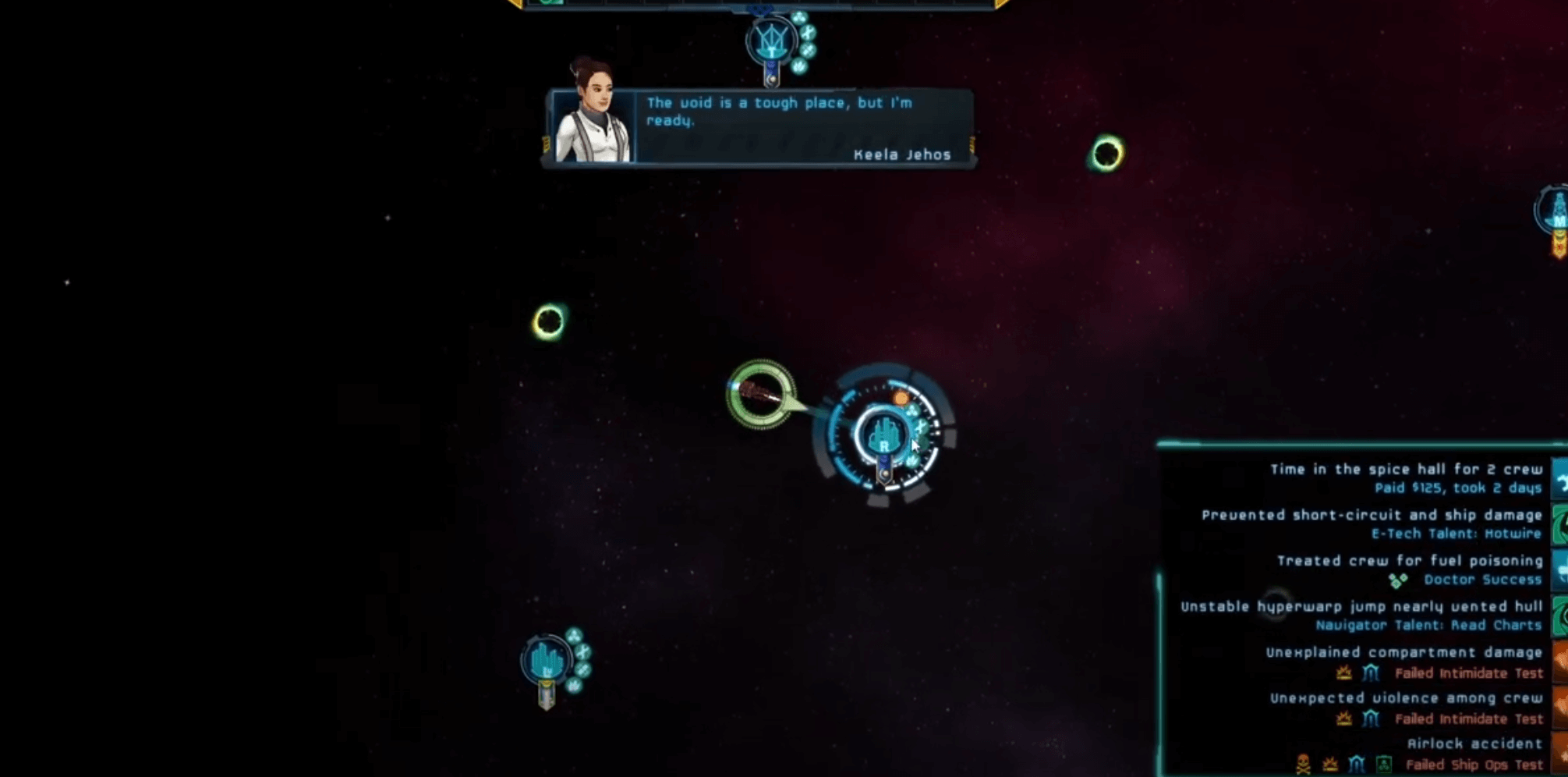
Task: Click the crown icon under Unexplained compartment damage
Action: pos(1344,672)
